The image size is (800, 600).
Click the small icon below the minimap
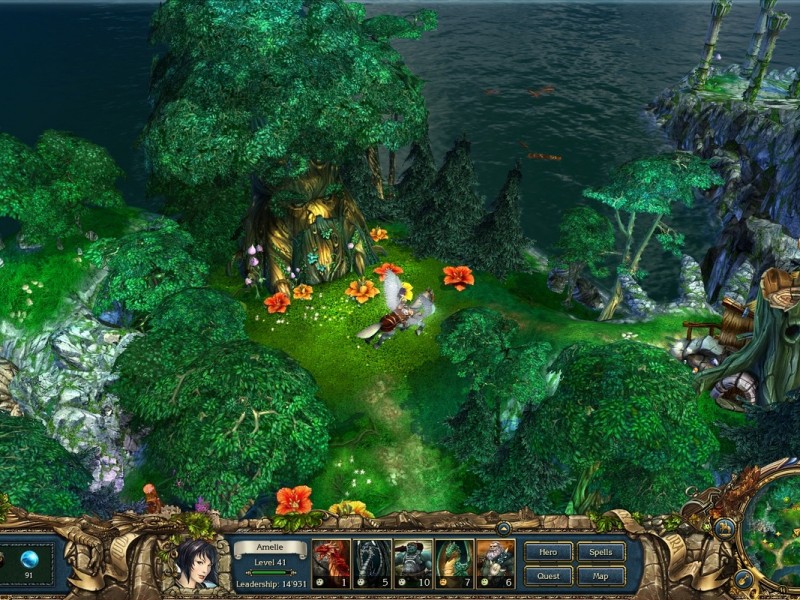(x=743, y=578)
